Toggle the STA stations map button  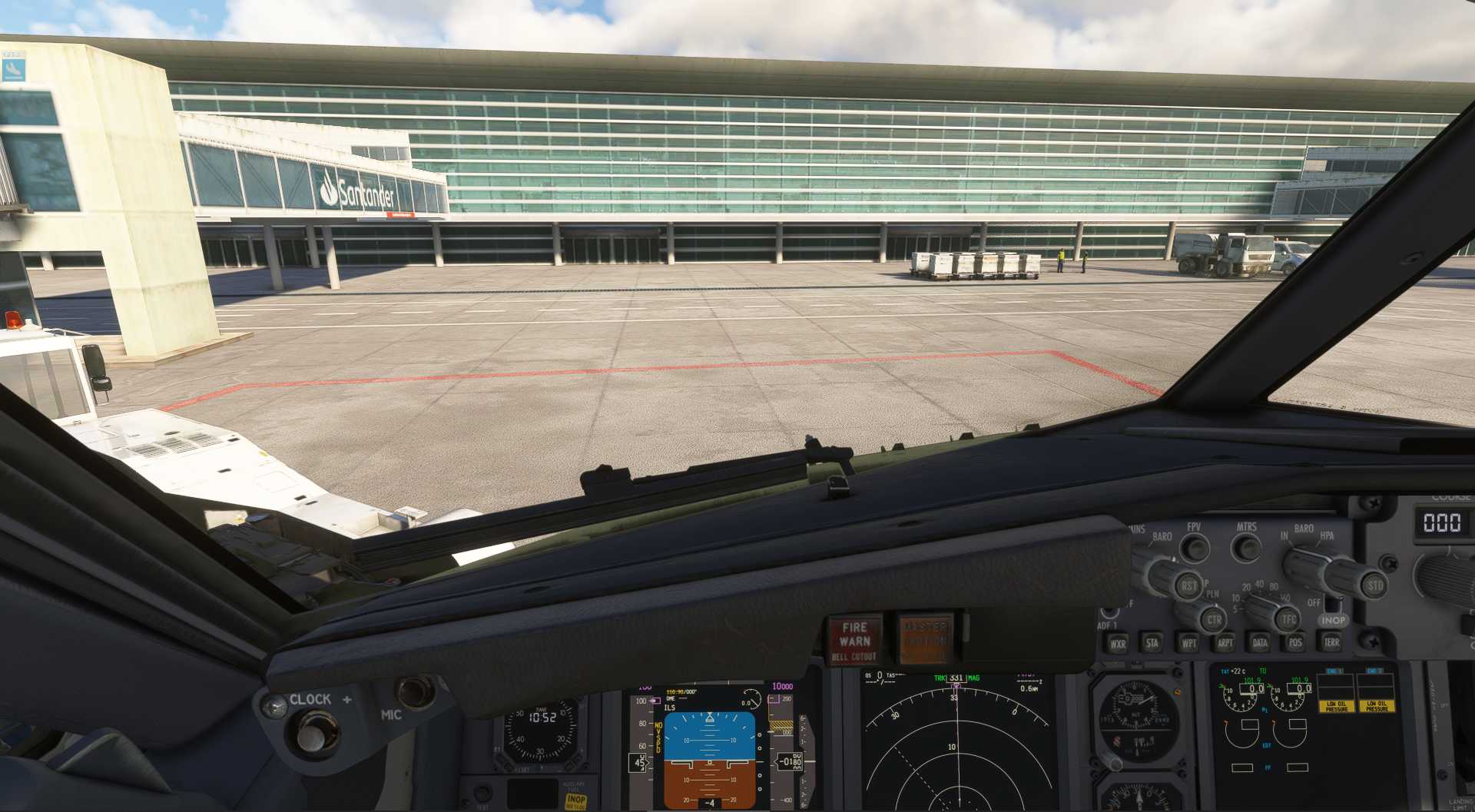pyautogui.click(x=1152, y=643)
